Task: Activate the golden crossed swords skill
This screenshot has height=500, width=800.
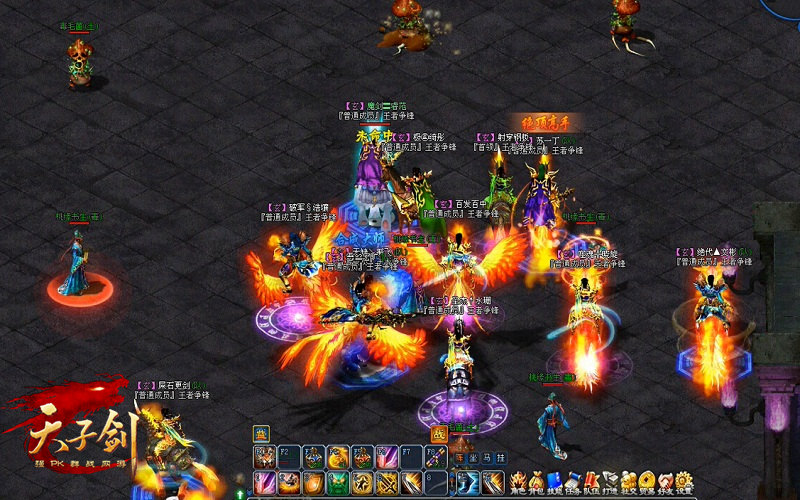Action: pyautogui.click(x=387, y=483)
